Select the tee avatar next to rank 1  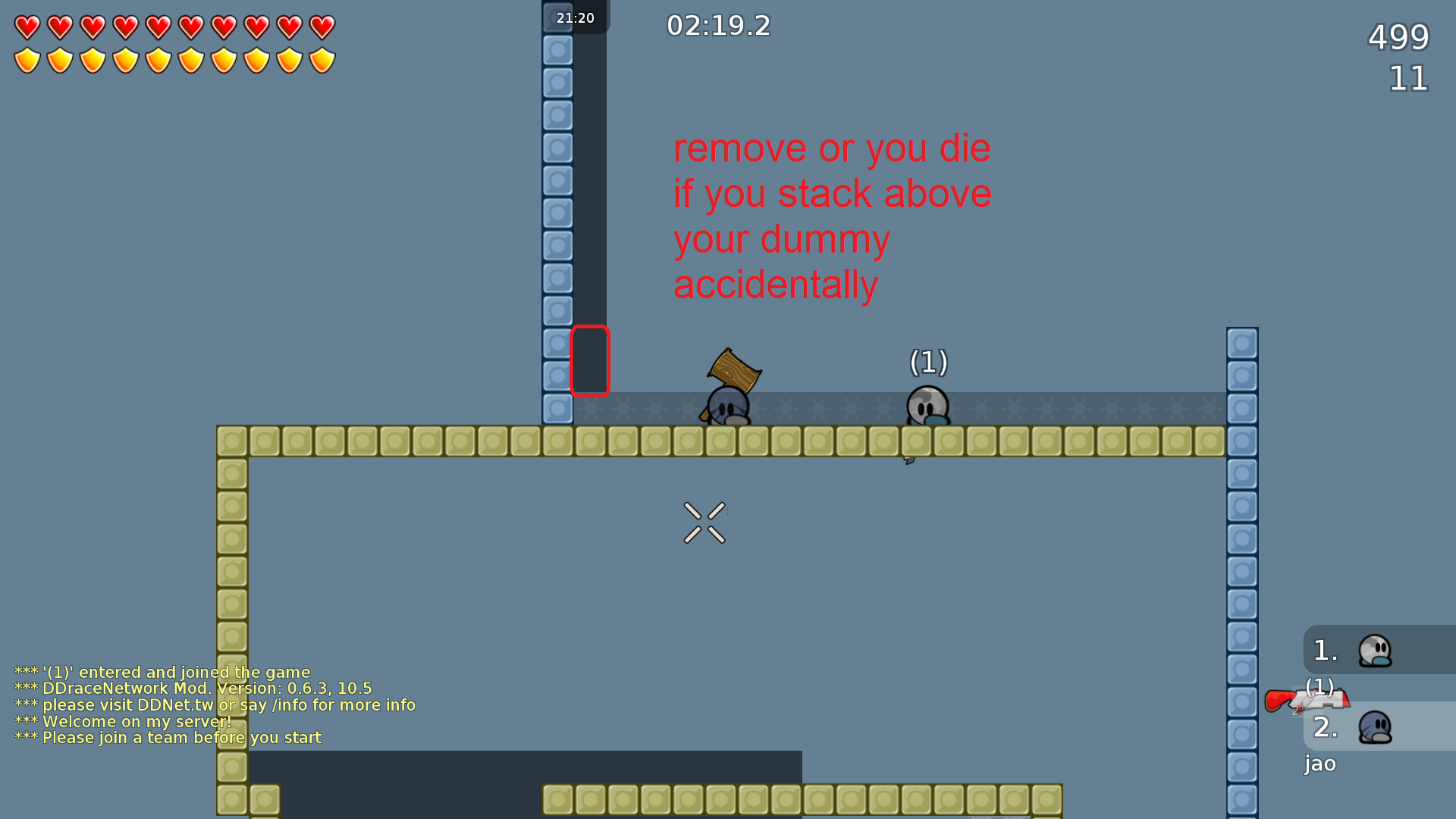point(1376,650)
